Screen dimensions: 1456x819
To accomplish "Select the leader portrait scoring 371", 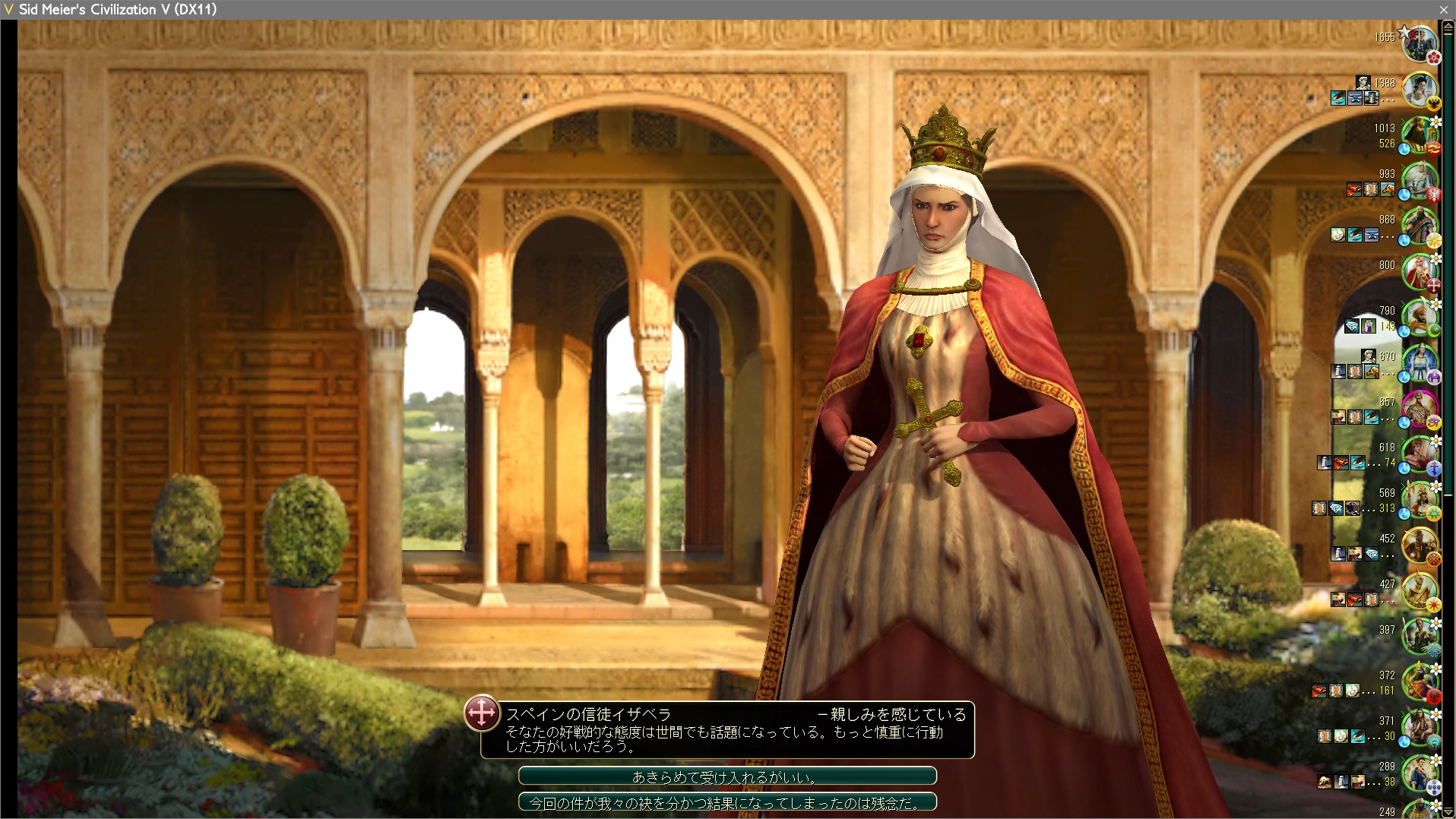I will tap(1419, 728).
